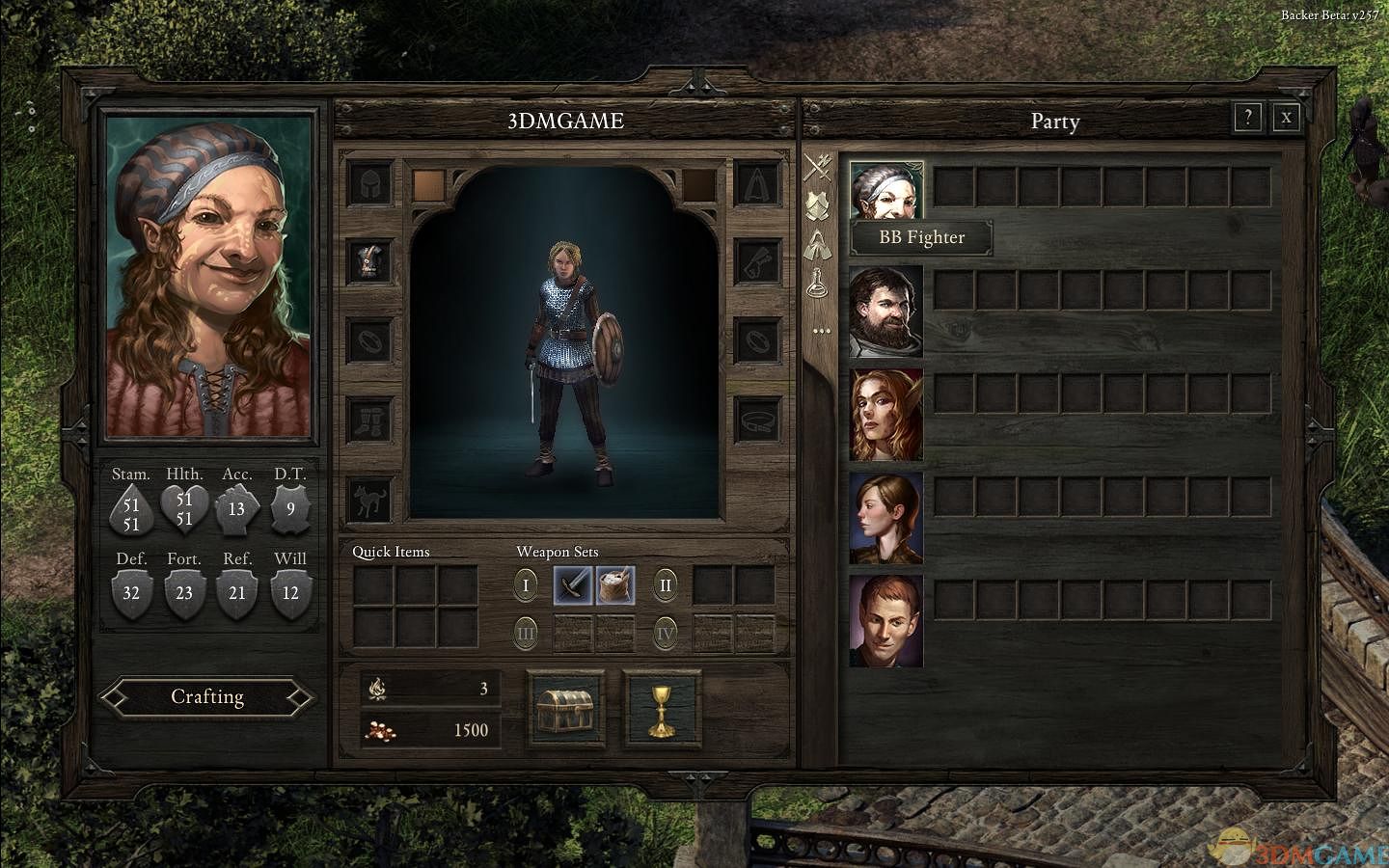The height and width of the screenshot is (868, 1389).
Task: Choose the red-haired elf woman portrait
Action: point(885,415)
